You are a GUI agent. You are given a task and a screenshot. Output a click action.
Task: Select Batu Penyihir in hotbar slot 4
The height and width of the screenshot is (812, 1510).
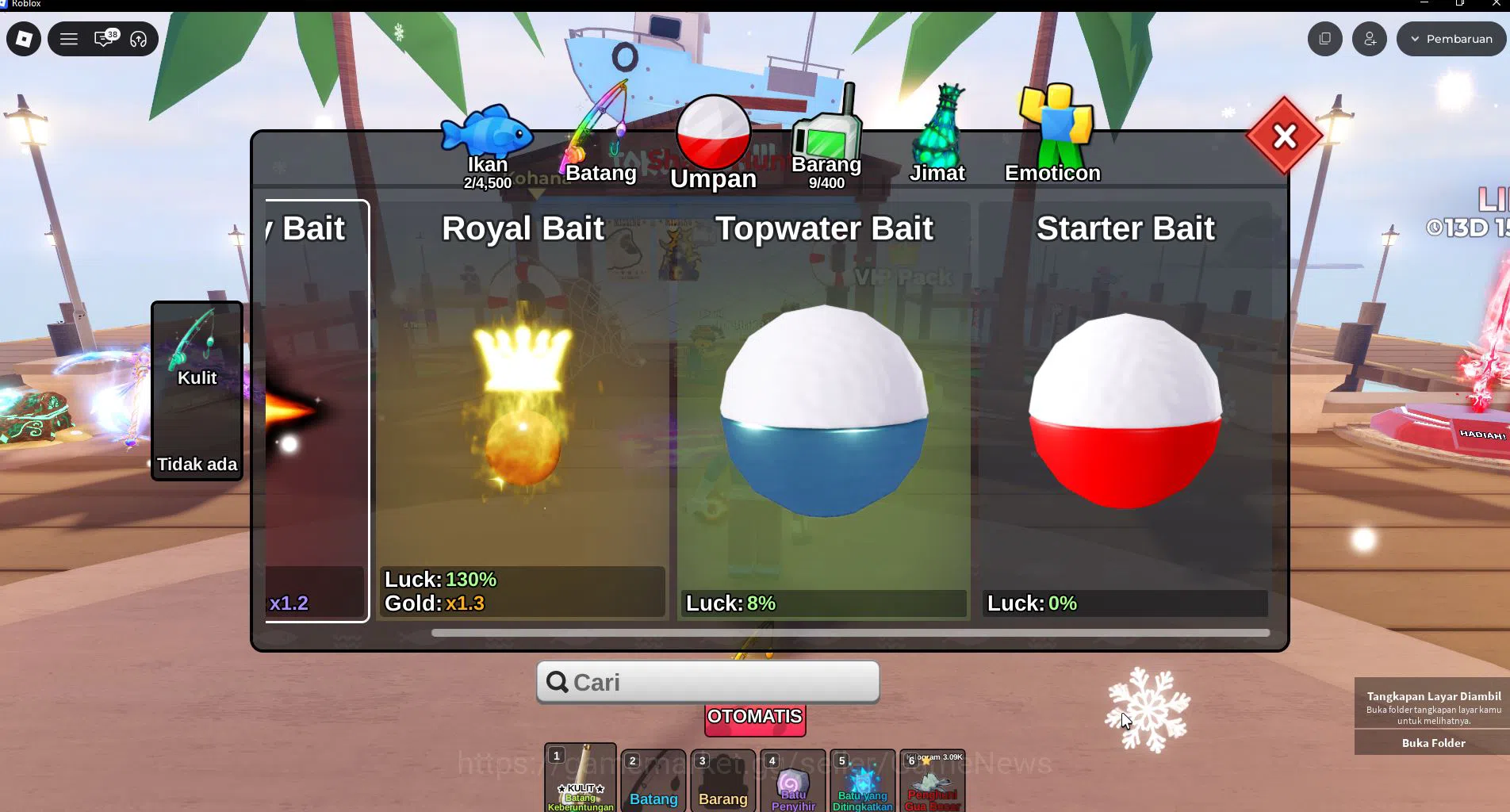point(791,783)
